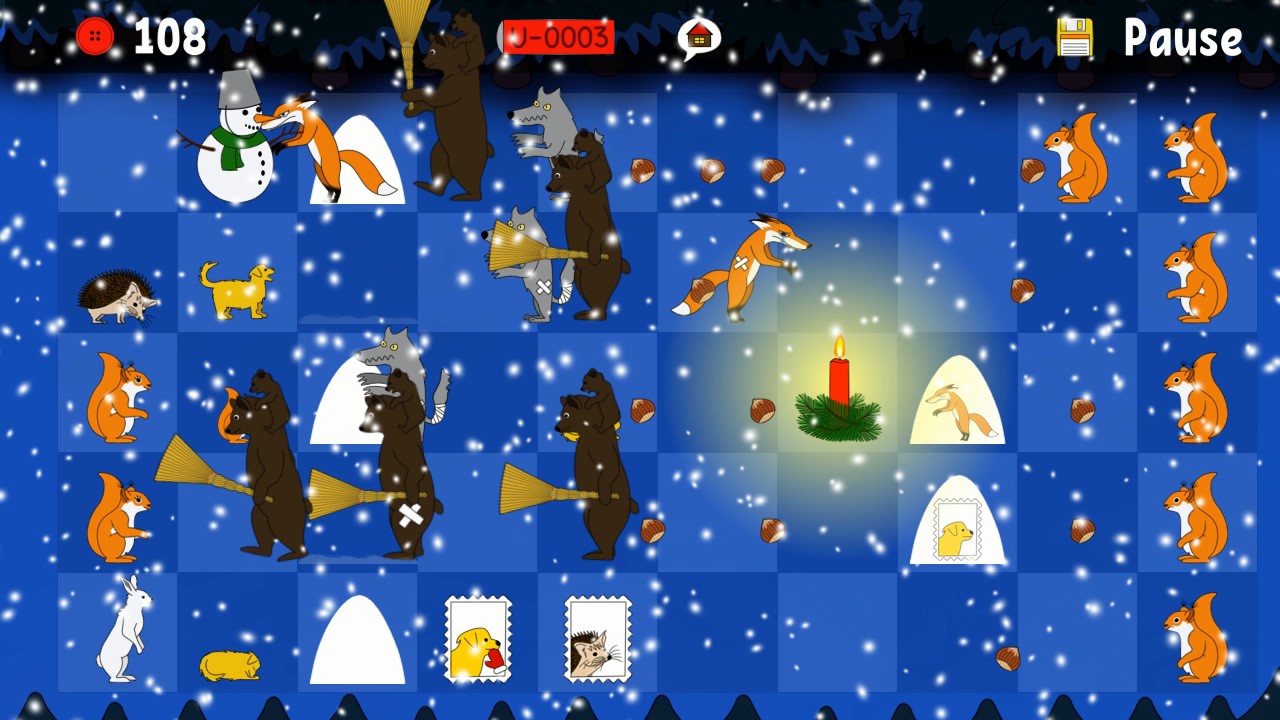Select the snowman with green scarf
The width and height of the screenshot is (1280, 720).
(235, 160)
